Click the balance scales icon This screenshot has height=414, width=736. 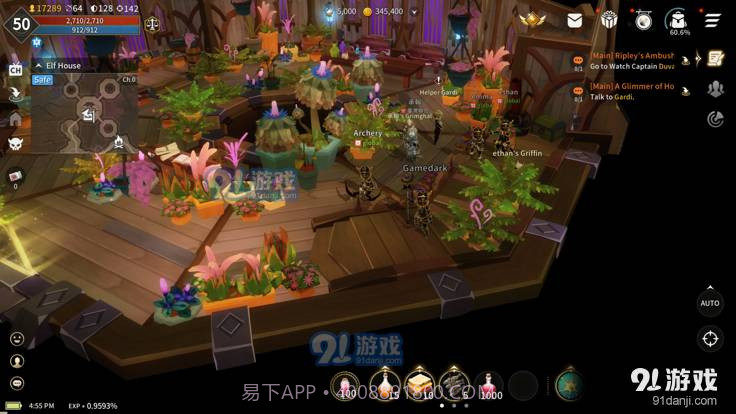[x=152, y=23]
